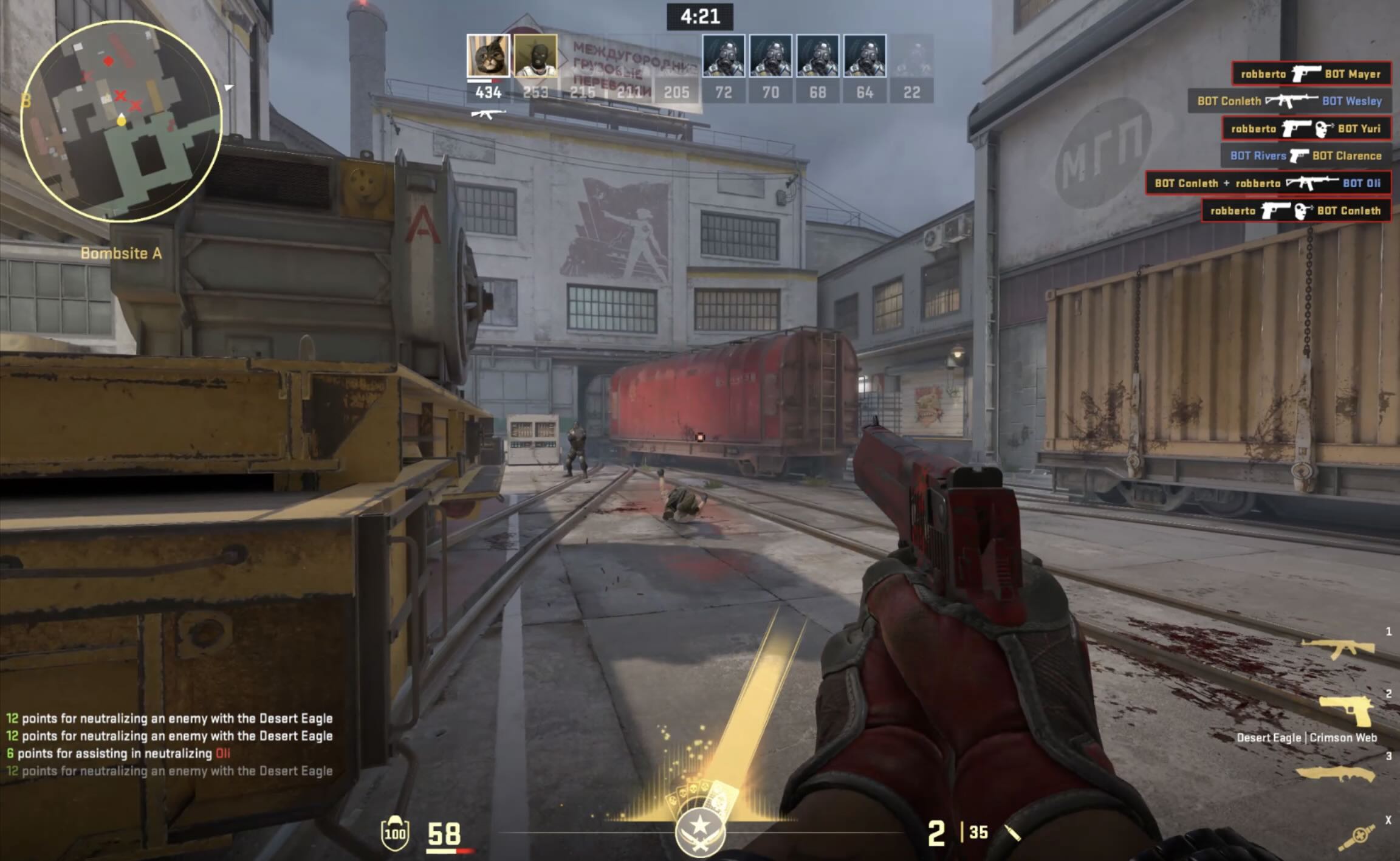1400x861 pixels.
Task: Click the robberto killed BOT Mayer feed entry
Action: pos(1311,74)
